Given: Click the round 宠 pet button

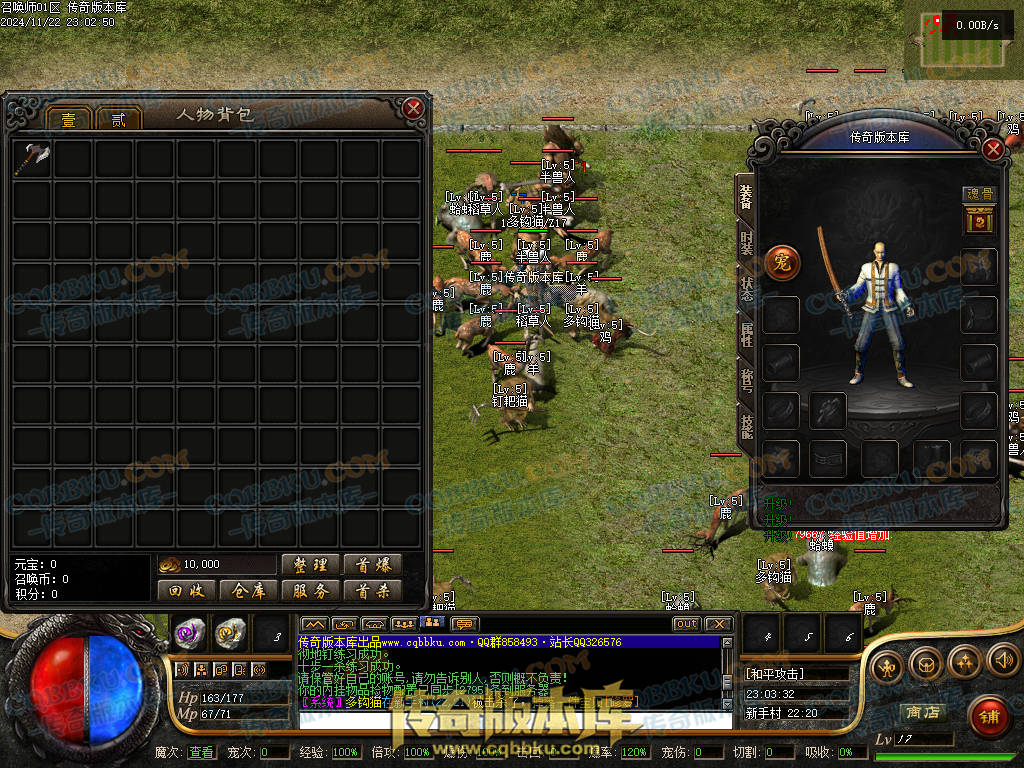Looking at the screenshot, I should coord(782,263).
